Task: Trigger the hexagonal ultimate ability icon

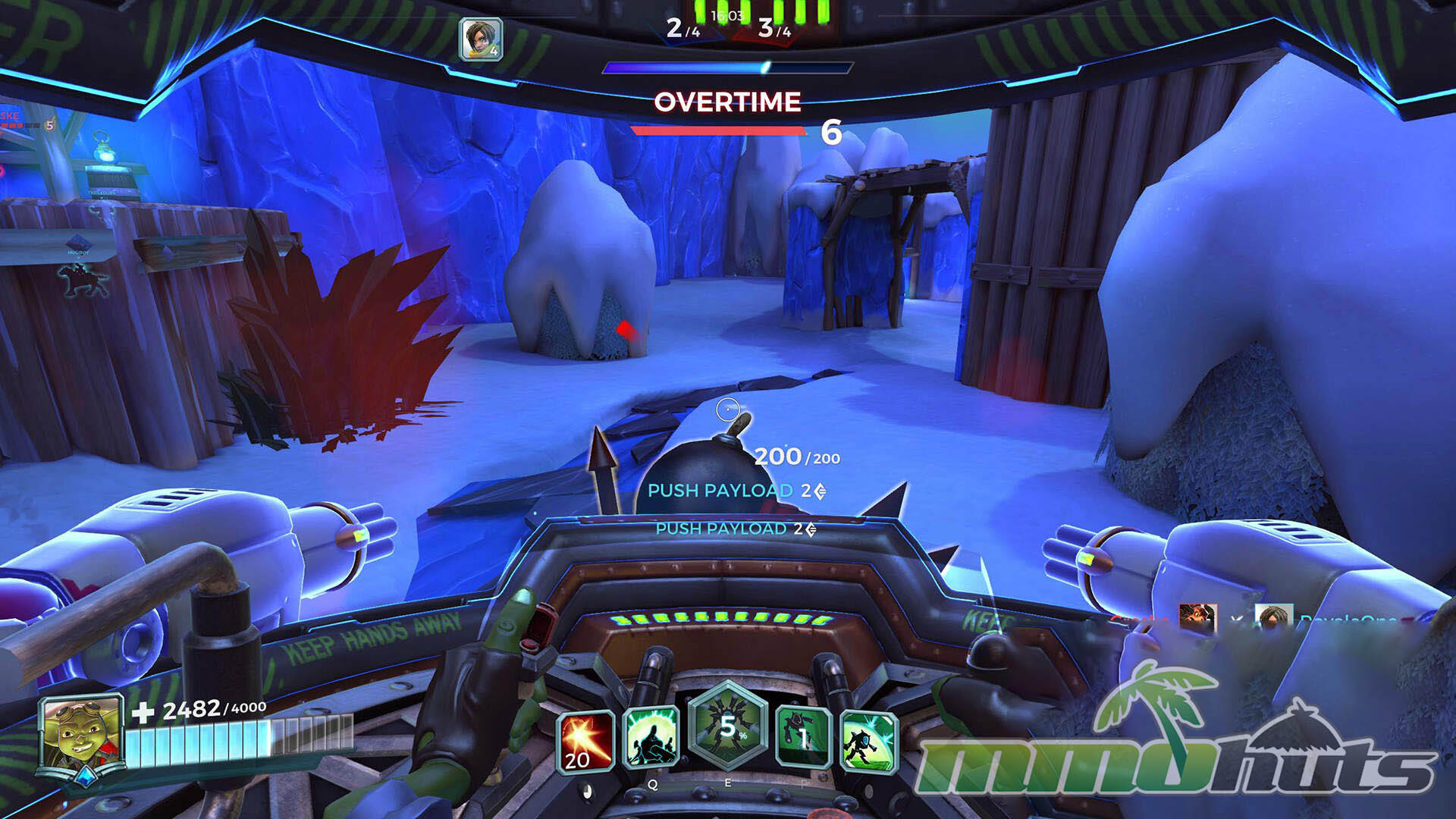Action: pyautogui.click(x=727, y=725)
